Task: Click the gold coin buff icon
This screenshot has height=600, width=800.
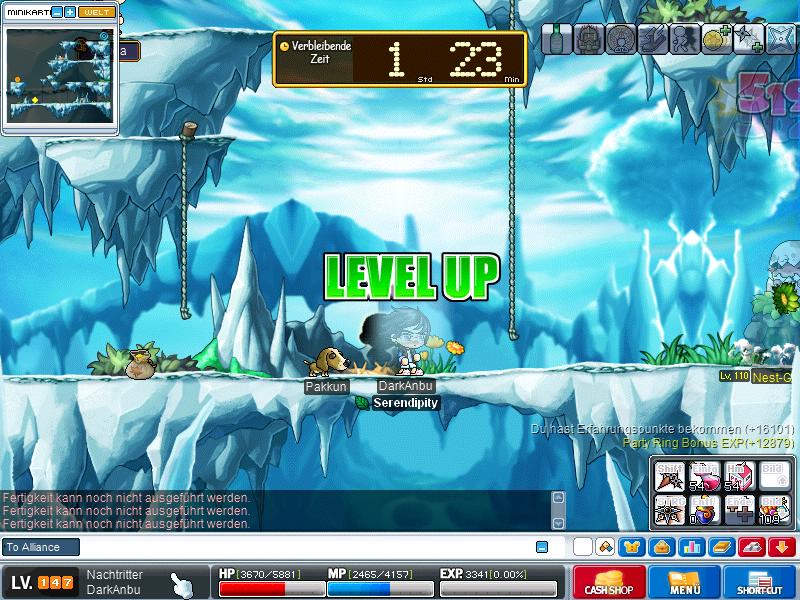Action: click(x=712, y=38)
